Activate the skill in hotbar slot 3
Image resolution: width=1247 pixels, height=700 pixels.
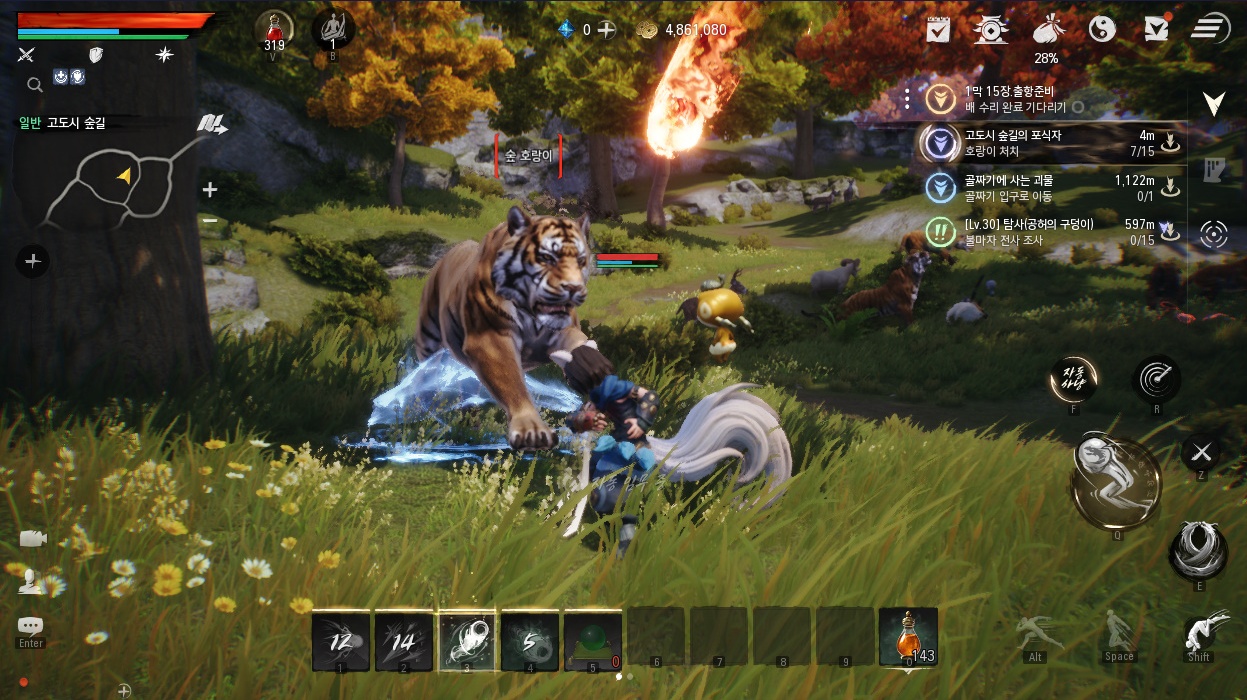(466, 640)
